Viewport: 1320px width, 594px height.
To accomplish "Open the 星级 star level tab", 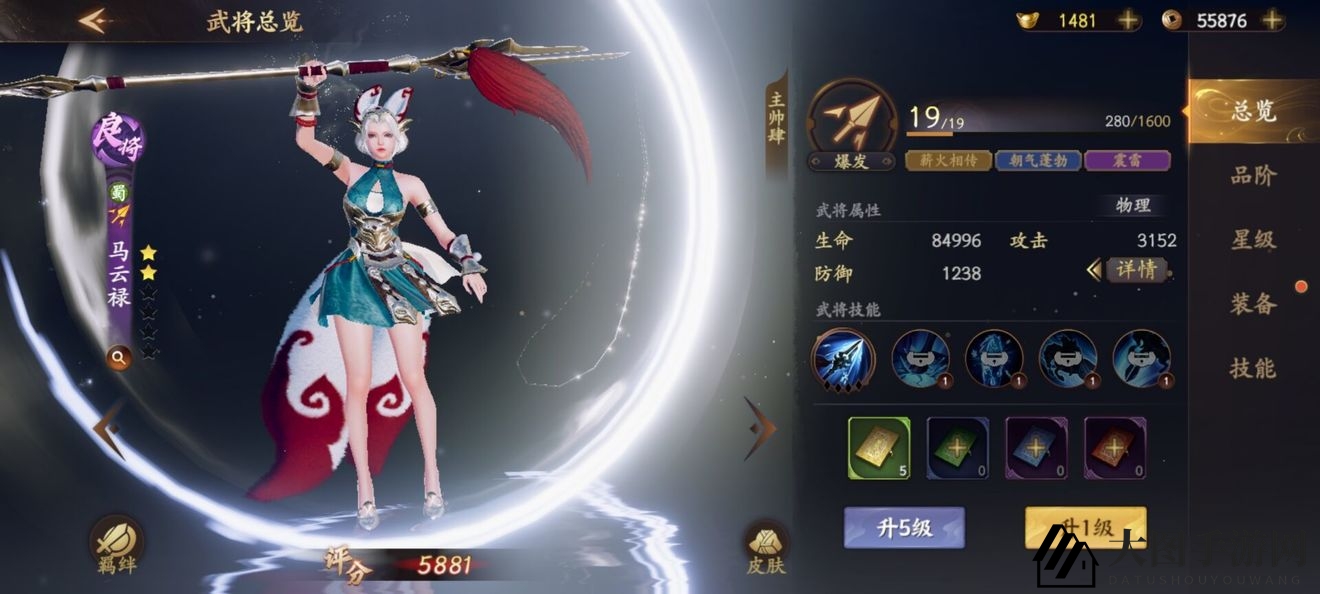I will [1253, 240].
